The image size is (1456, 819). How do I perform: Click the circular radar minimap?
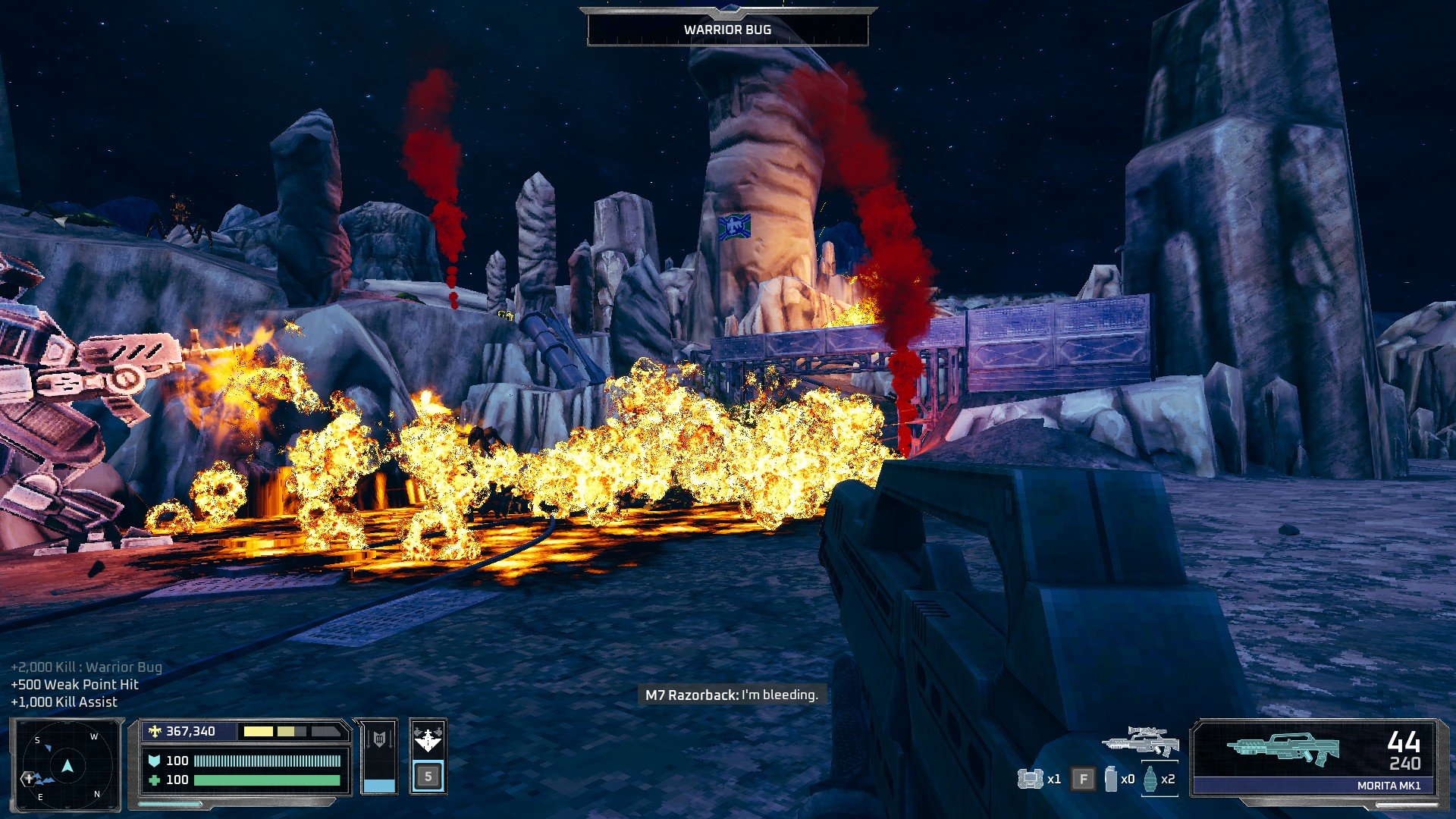coord(67,764)
